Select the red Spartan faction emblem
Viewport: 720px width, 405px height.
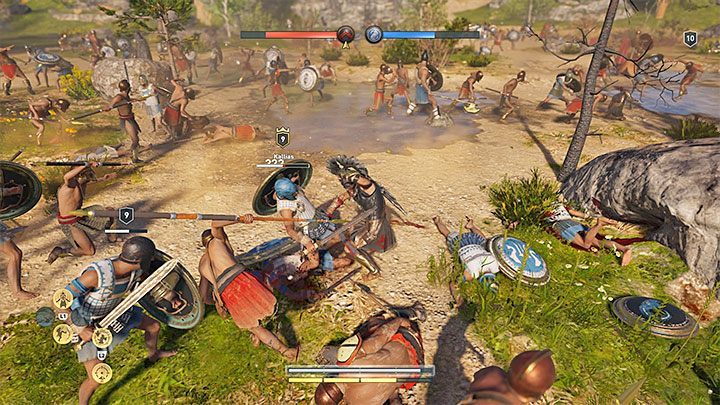point(346,34)
